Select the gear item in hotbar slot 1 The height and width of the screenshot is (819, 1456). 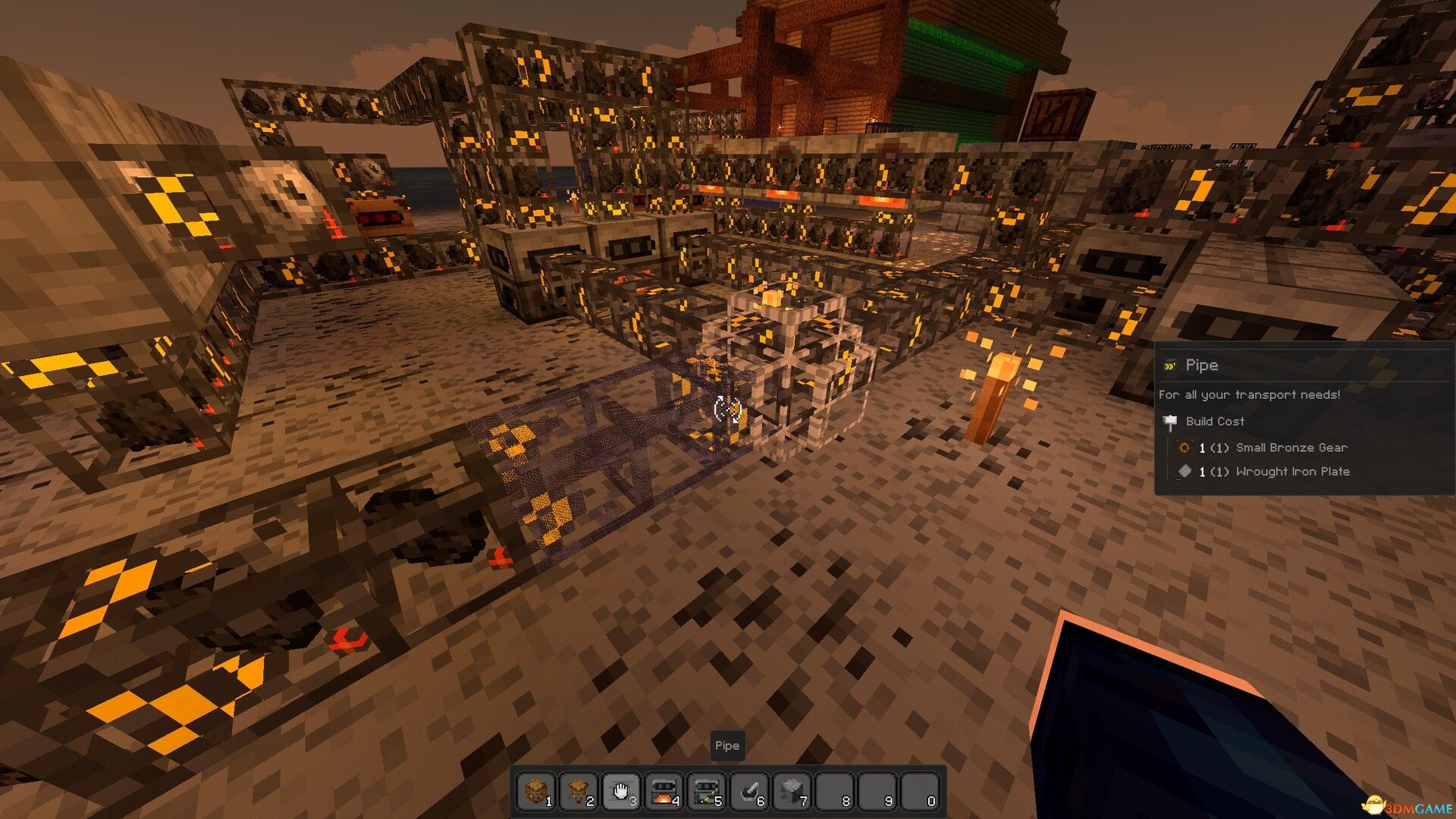(537, 792)
